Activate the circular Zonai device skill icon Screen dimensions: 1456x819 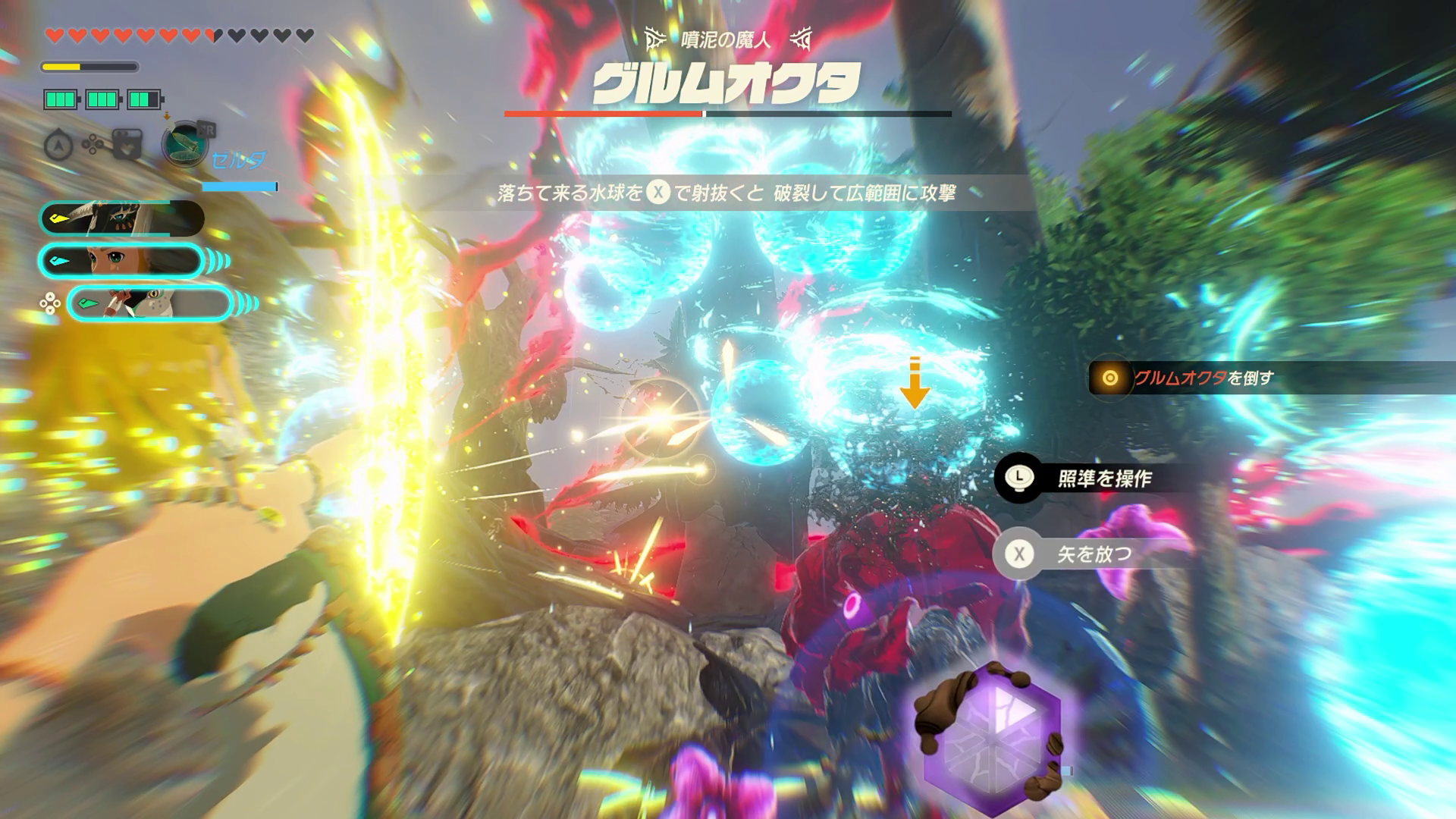click(184, 144)
